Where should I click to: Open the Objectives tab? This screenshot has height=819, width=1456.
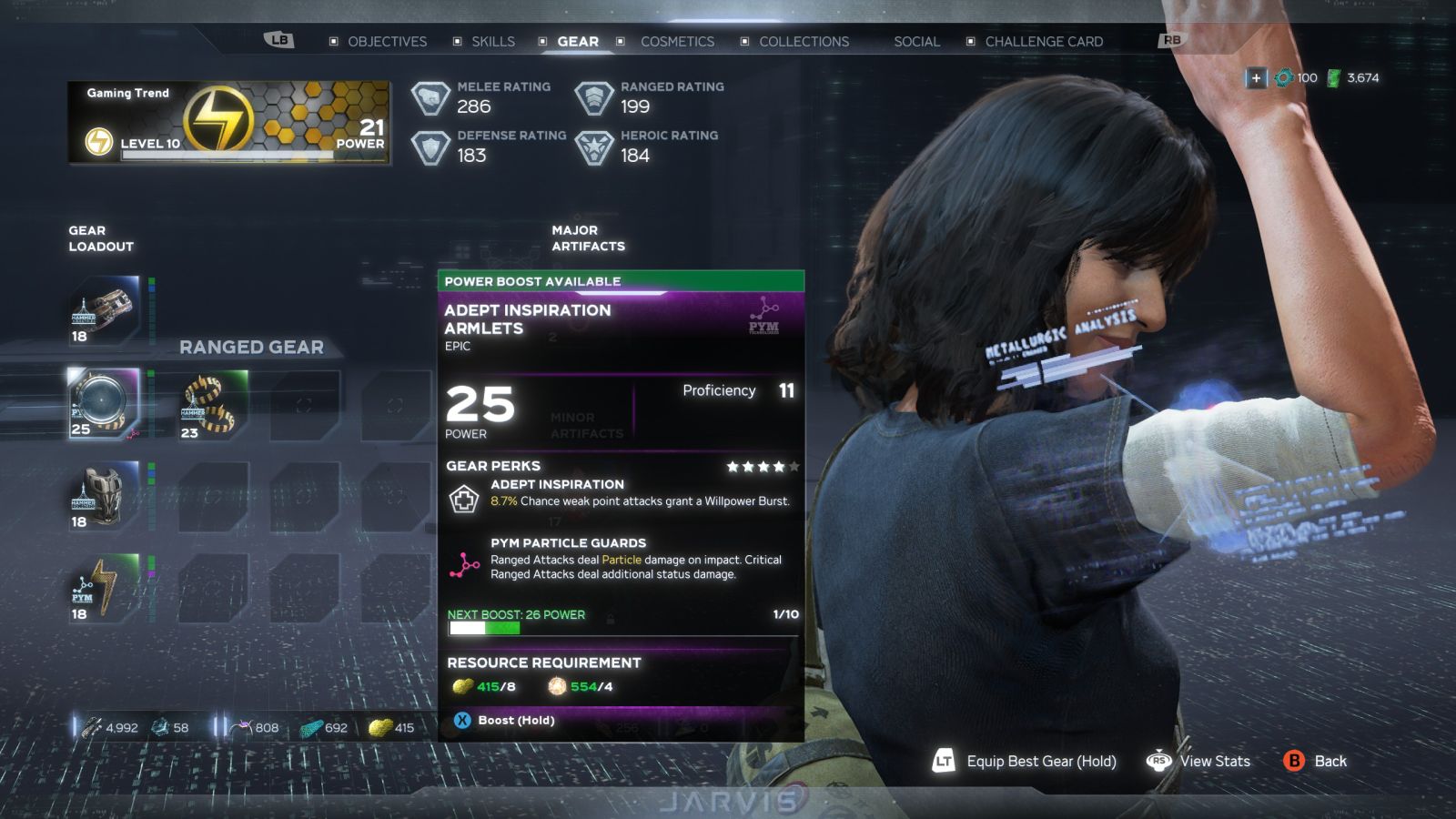[387, 42]
